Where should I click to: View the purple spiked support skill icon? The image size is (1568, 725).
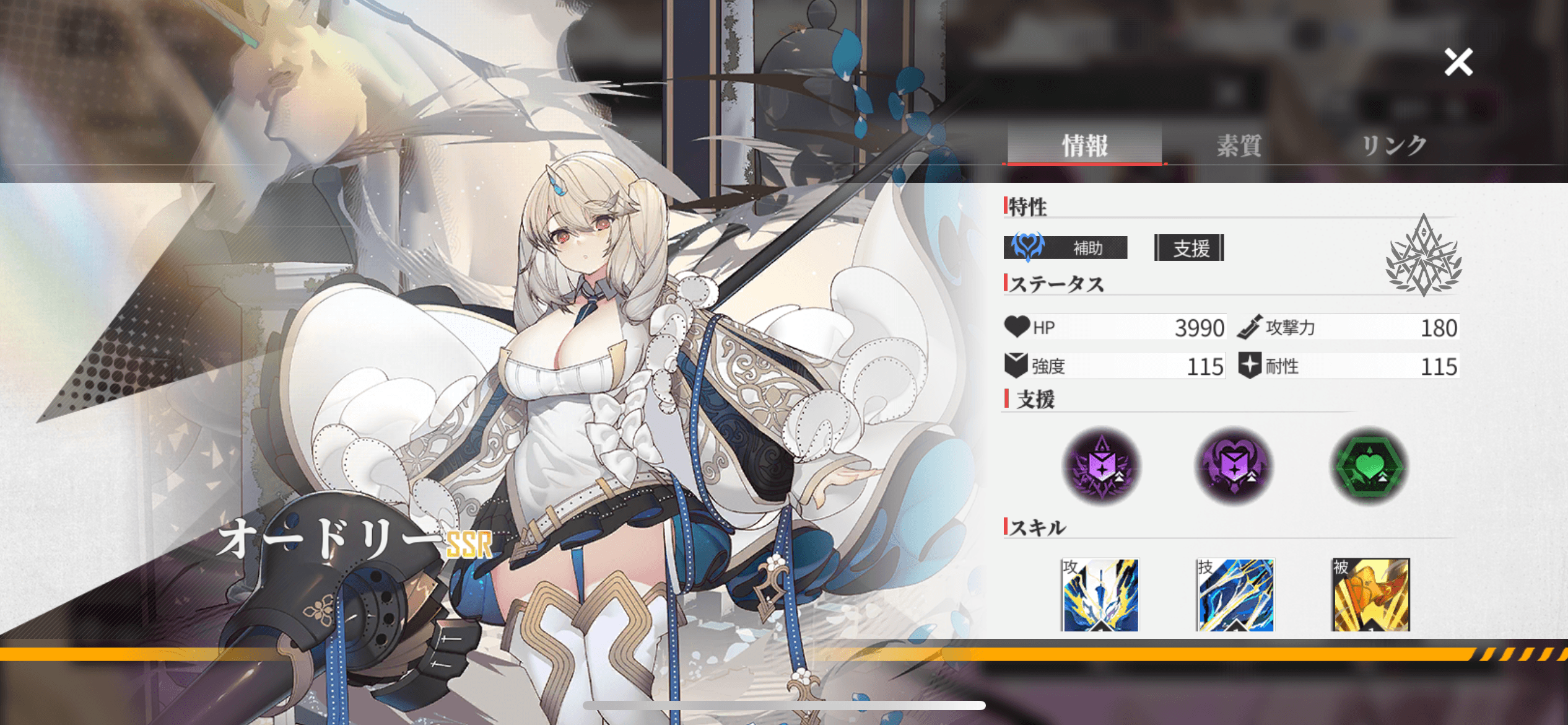coord(1102,465)
